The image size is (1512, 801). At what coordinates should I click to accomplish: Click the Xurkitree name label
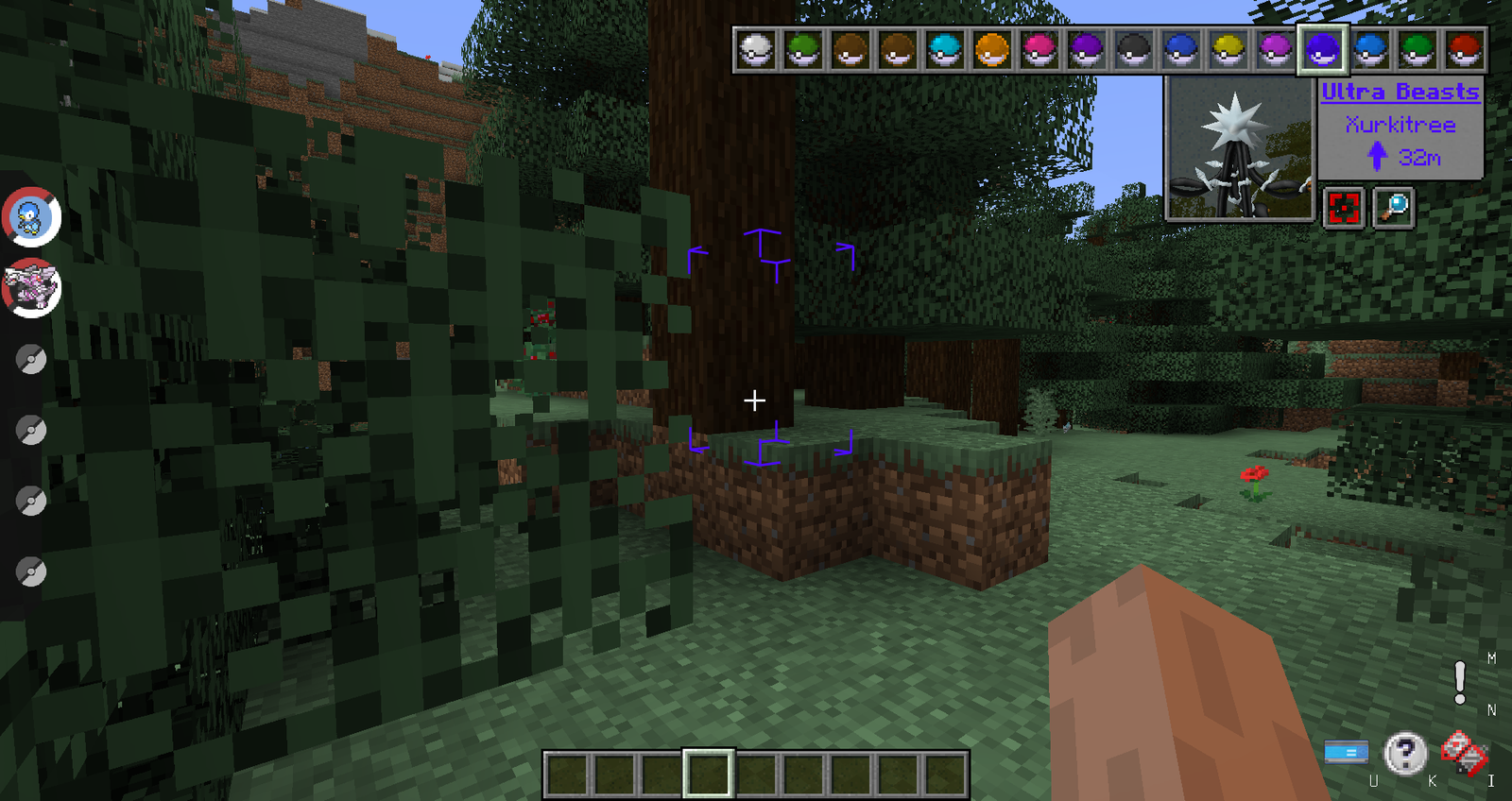tap(1401, 124)
